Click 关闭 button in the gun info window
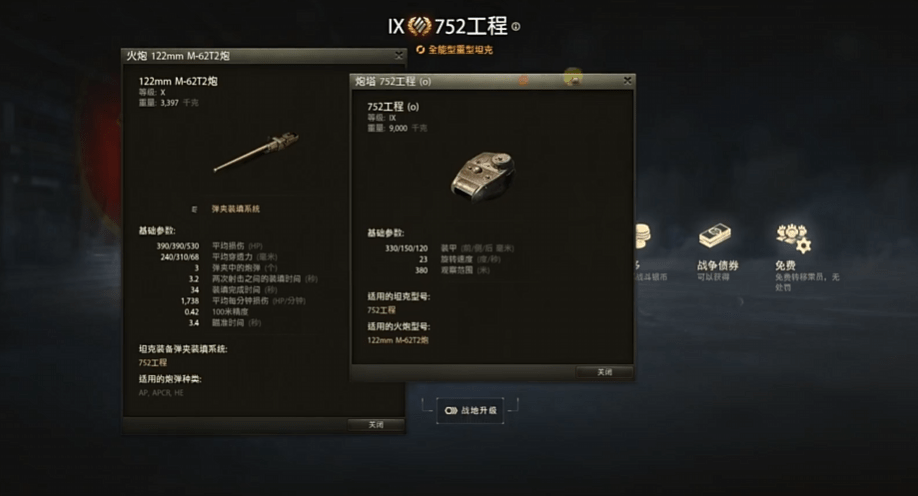Screen dimensions: 918x496 376,425
